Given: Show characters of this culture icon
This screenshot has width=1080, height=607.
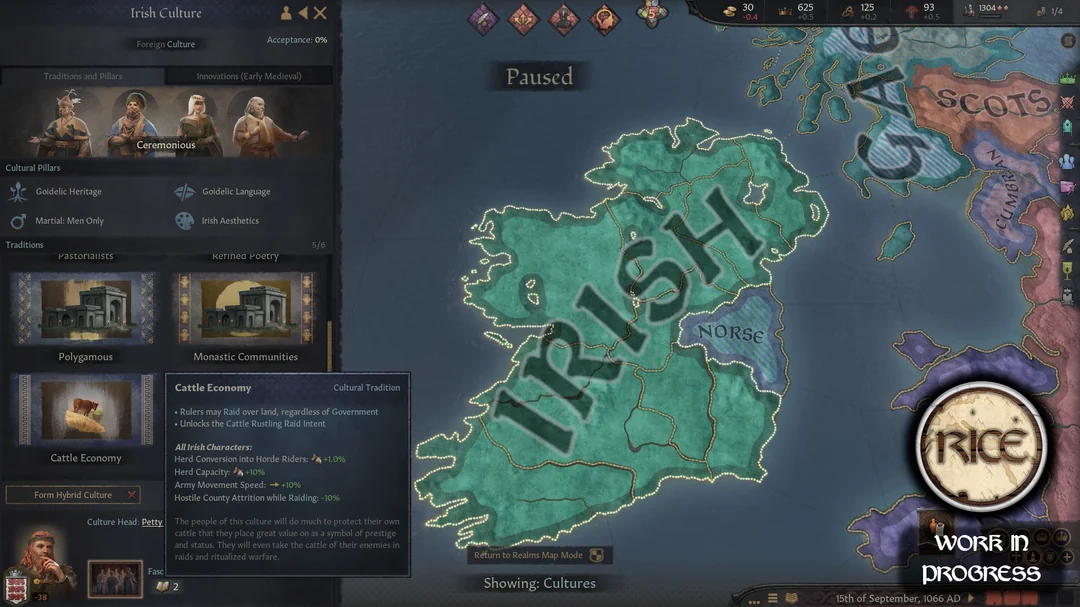Looking at the screenshot, I should (286, 13).
